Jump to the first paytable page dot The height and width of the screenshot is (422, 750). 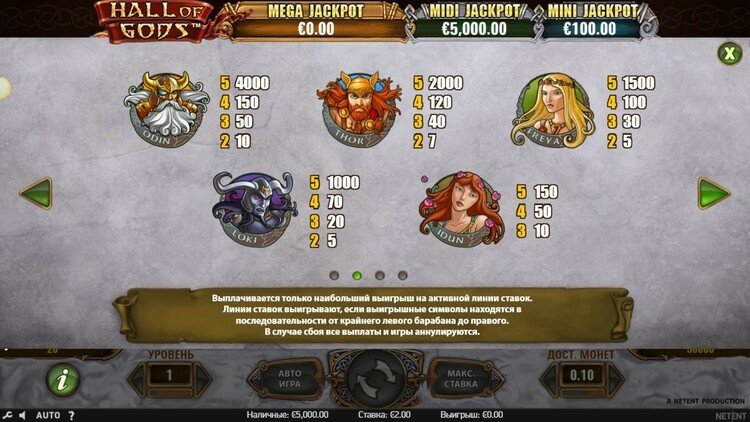[x=334, y=274]
